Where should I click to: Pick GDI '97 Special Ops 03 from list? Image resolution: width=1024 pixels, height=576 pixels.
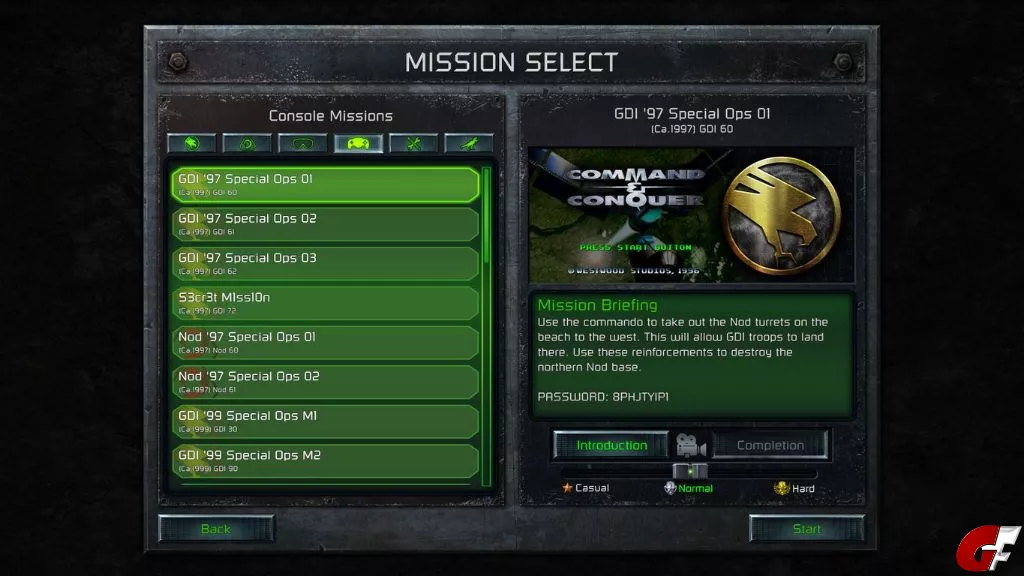[325, 263]
